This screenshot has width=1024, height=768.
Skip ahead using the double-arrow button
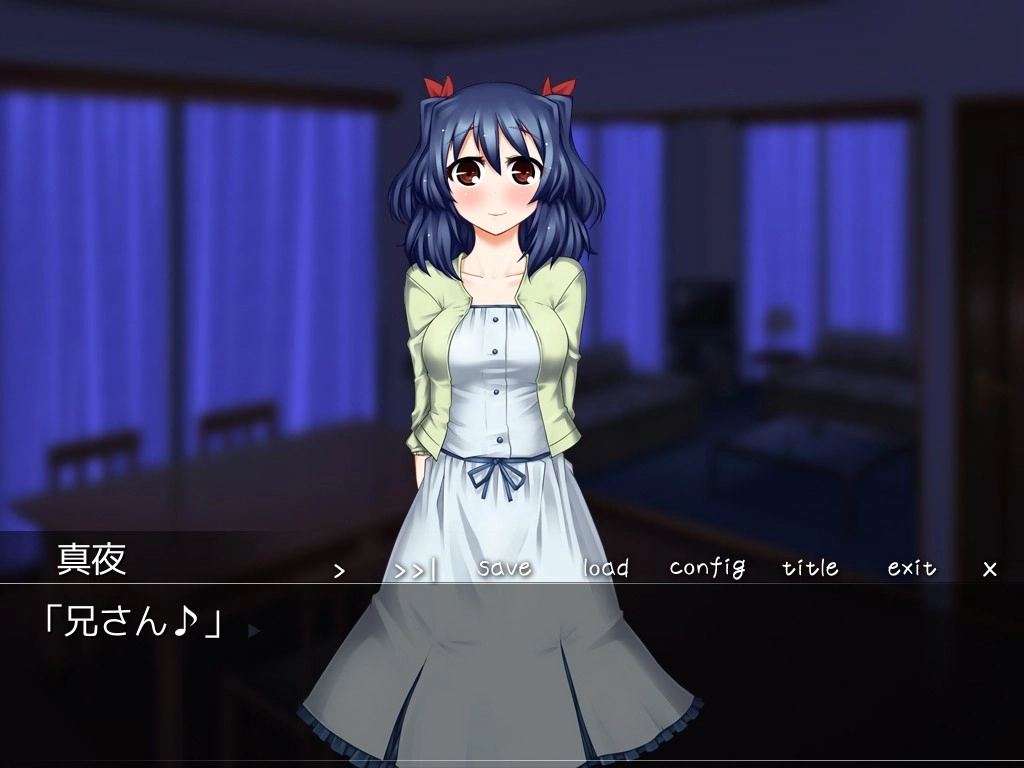415,570
